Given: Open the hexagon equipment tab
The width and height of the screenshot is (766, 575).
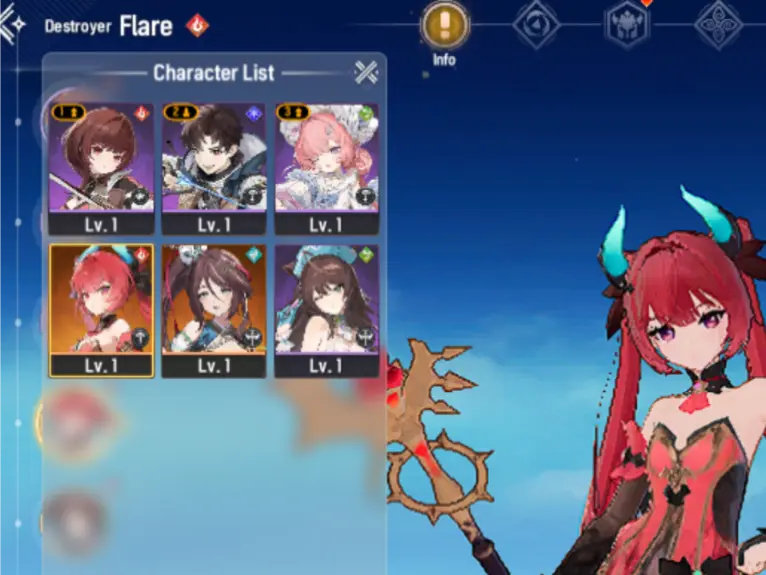Looking at the screenshot, I should pos(627,25).
